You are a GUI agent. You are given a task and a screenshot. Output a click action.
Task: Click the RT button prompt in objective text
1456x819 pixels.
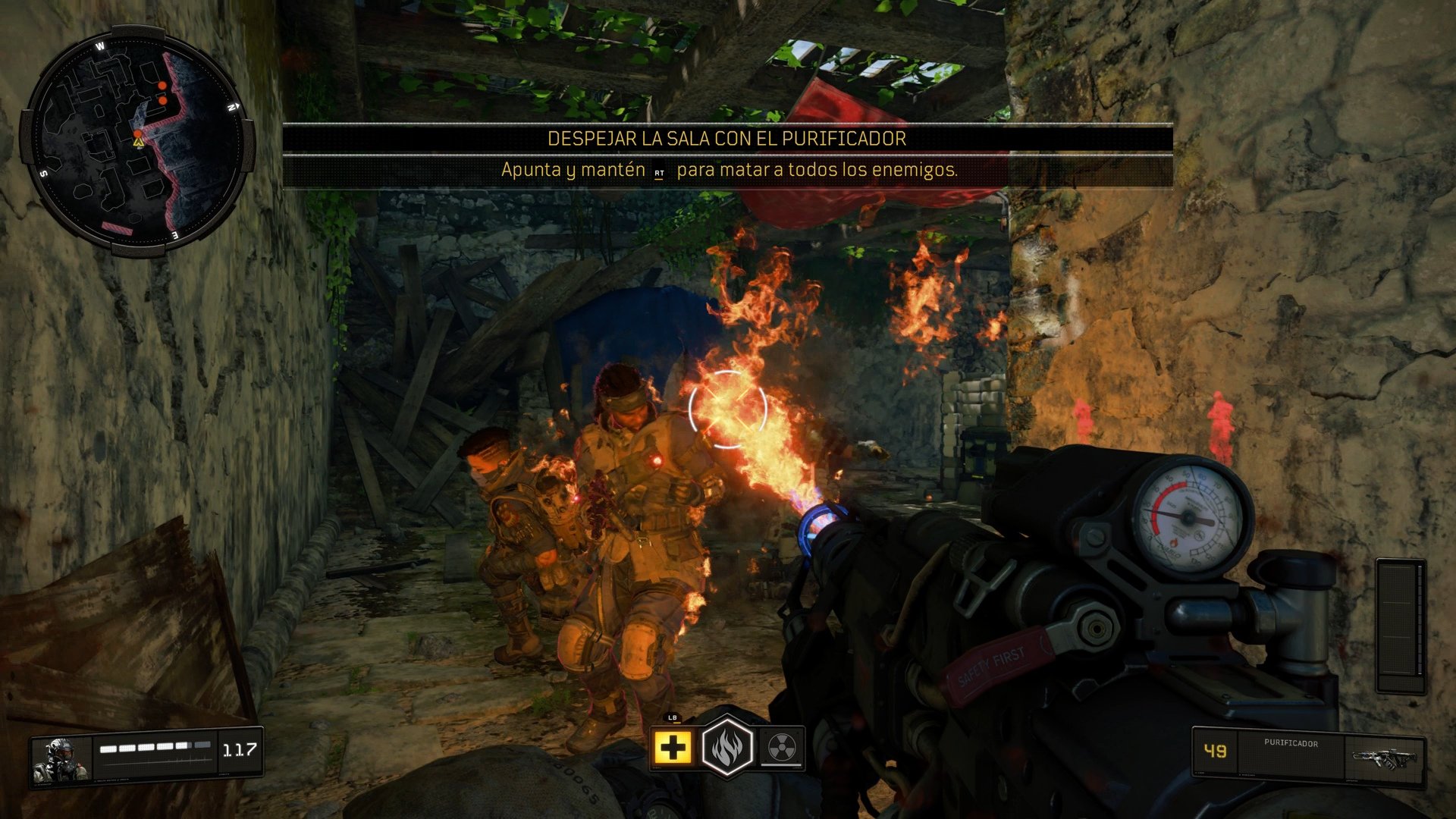point(659,173)
